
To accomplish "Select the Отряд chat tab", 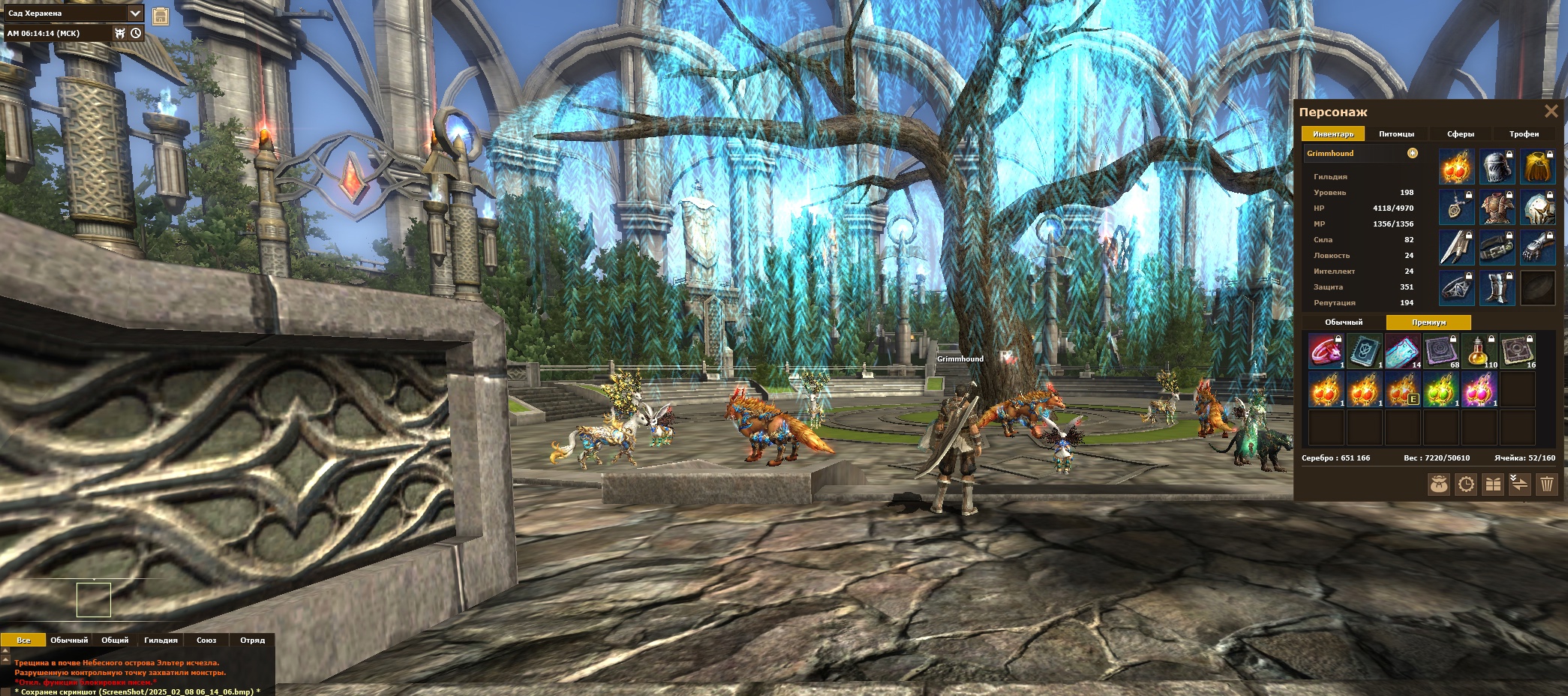I will click(x=252, y=640).
